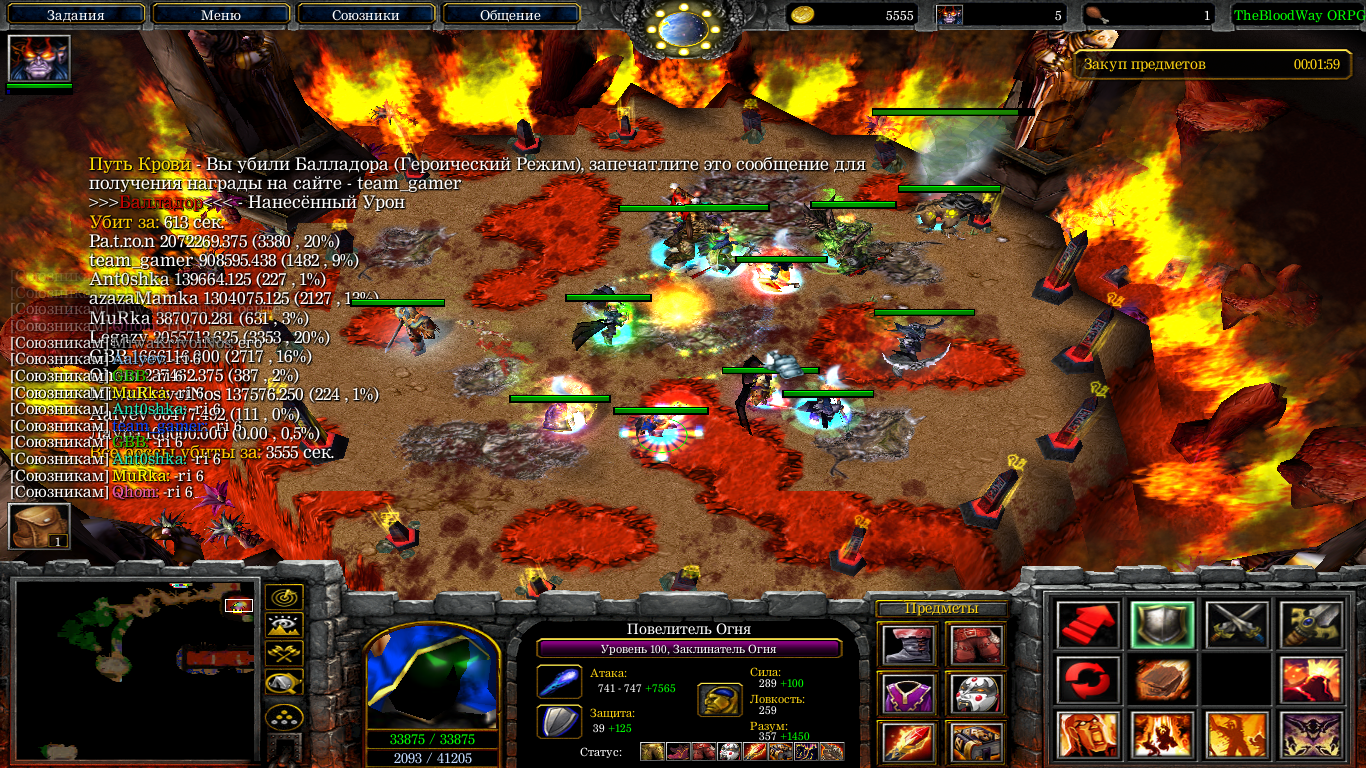
Task: Open the Союзники allies menu
Action: tap(366, 15)
